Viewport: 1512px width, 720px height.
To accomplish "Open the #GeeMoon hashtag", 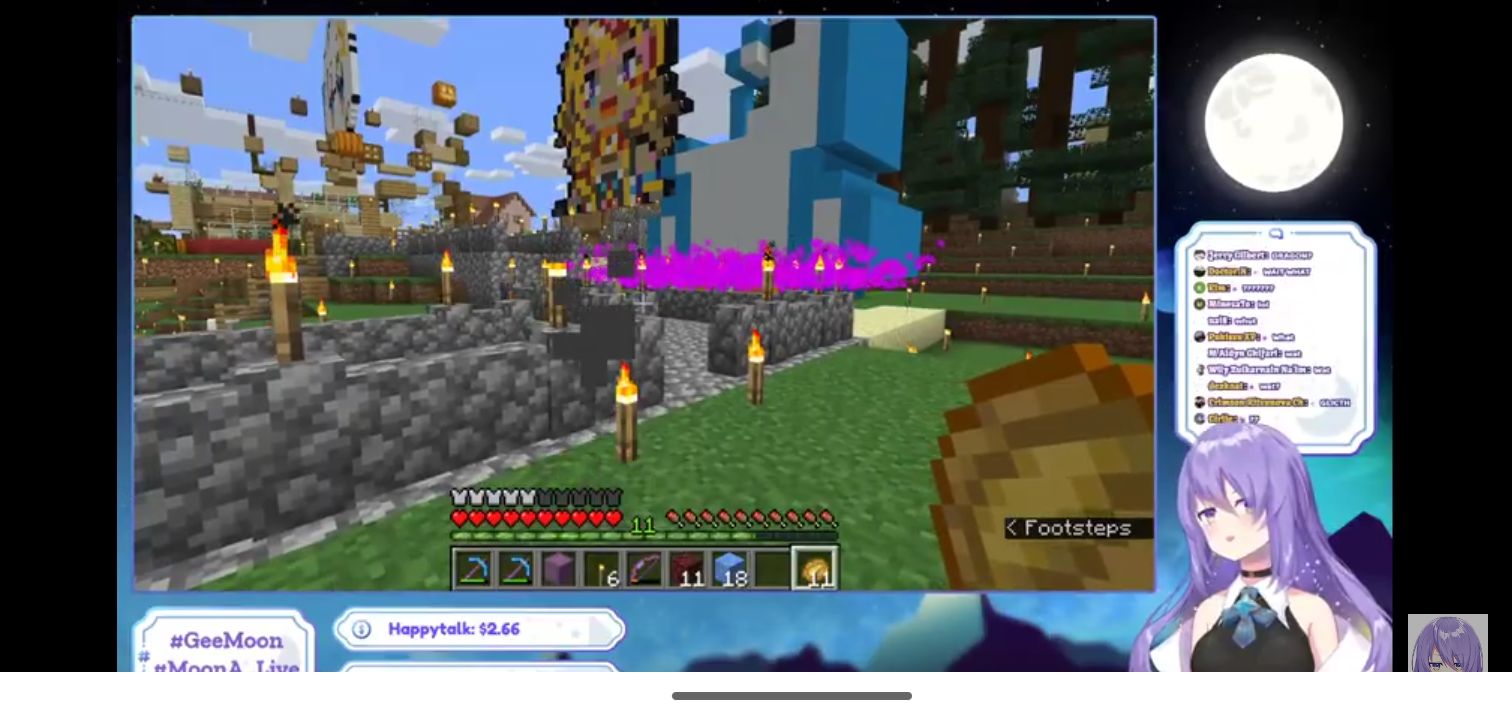I will coord(226,641).
